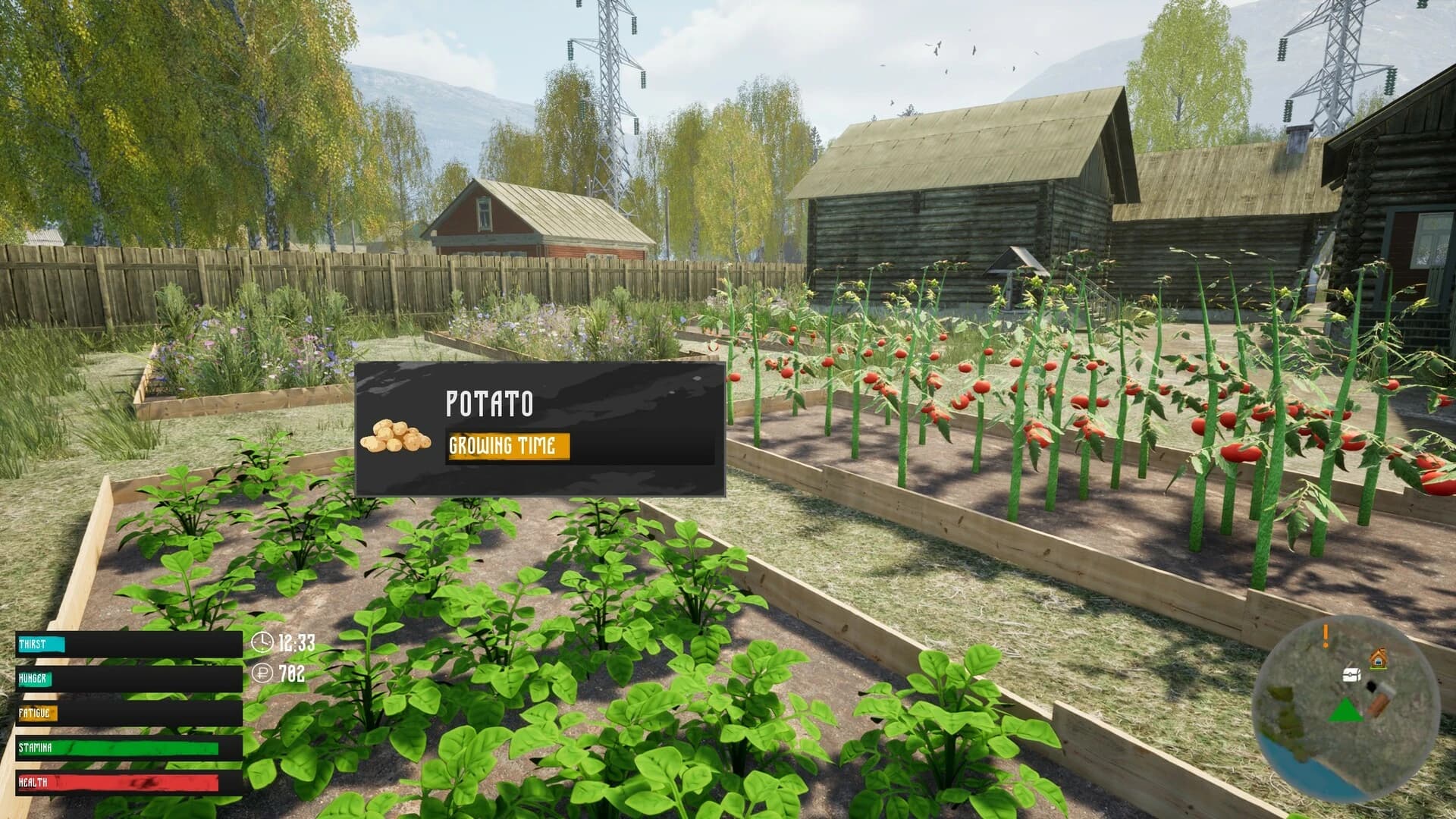Viewport: 1456px width, 819px height.
Task: Click the green player arrow on the minimap
Action: 1346,711
